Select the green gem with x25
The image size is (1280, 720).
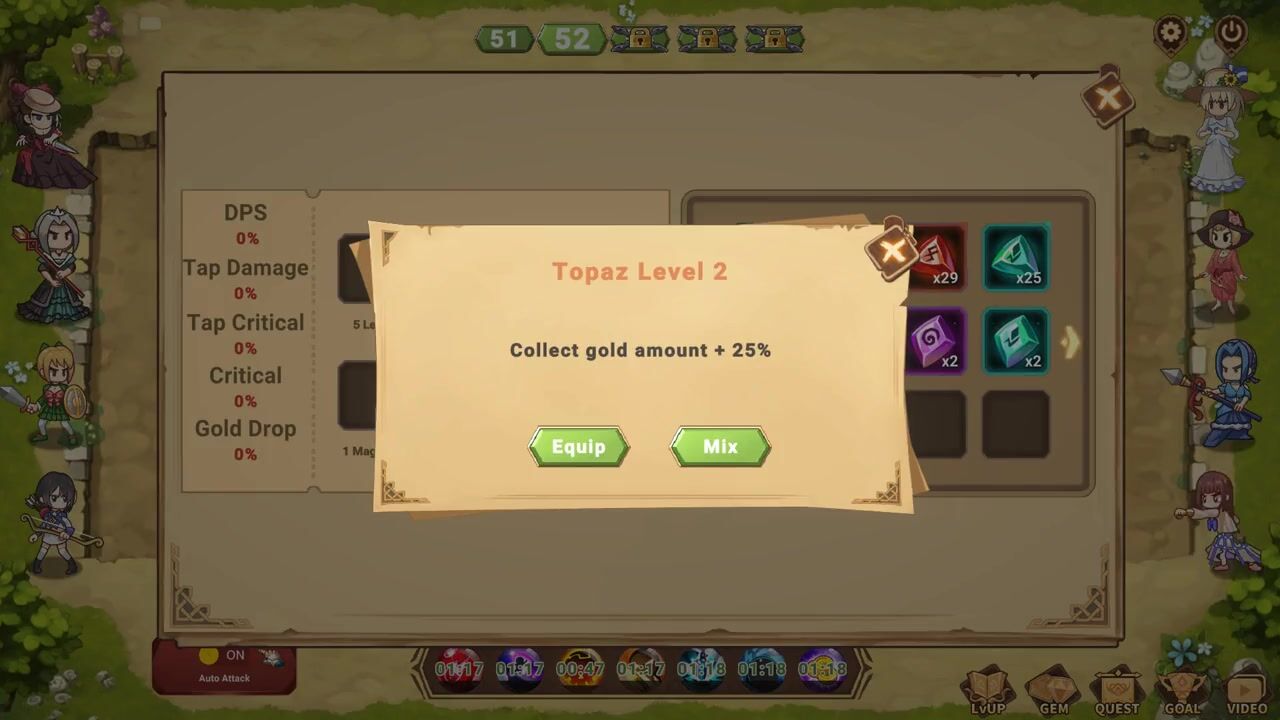(x=1016, y=258)
